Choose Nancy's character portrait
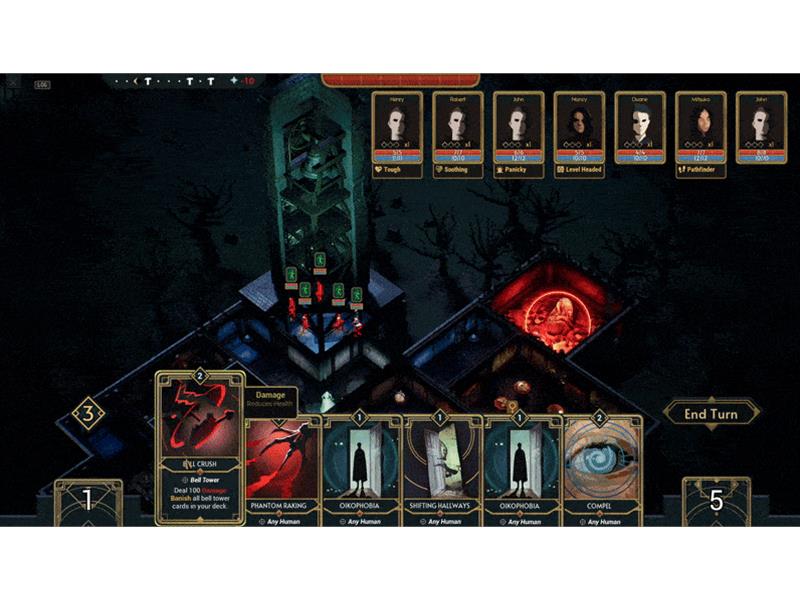This screenshot has height=600, width=800. 579,127
